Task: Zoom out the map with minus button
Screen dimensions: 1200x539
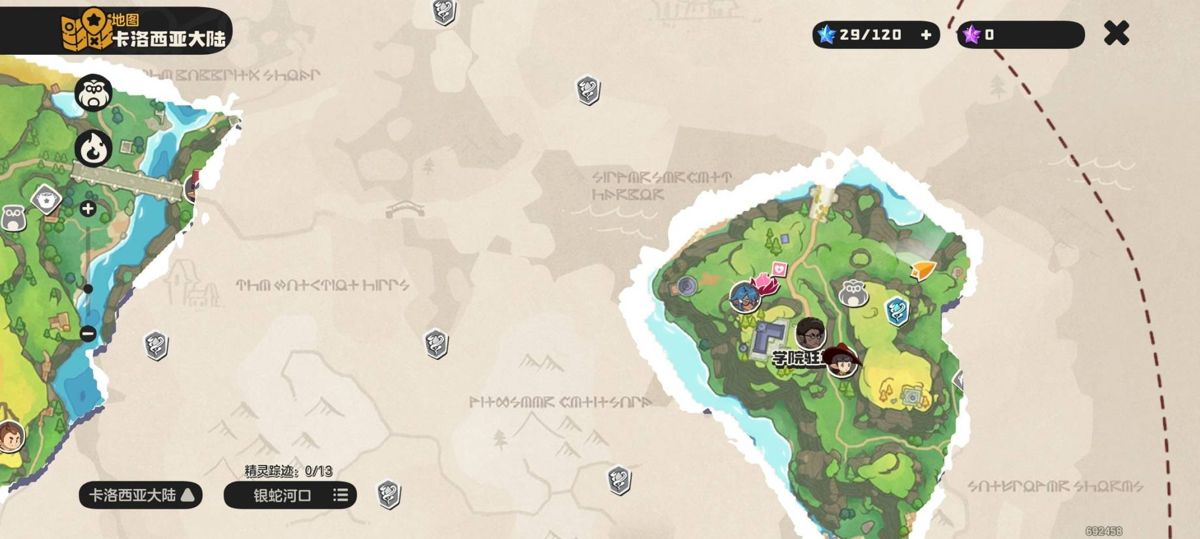Action: pyautogui.click(x=88, y=333)
